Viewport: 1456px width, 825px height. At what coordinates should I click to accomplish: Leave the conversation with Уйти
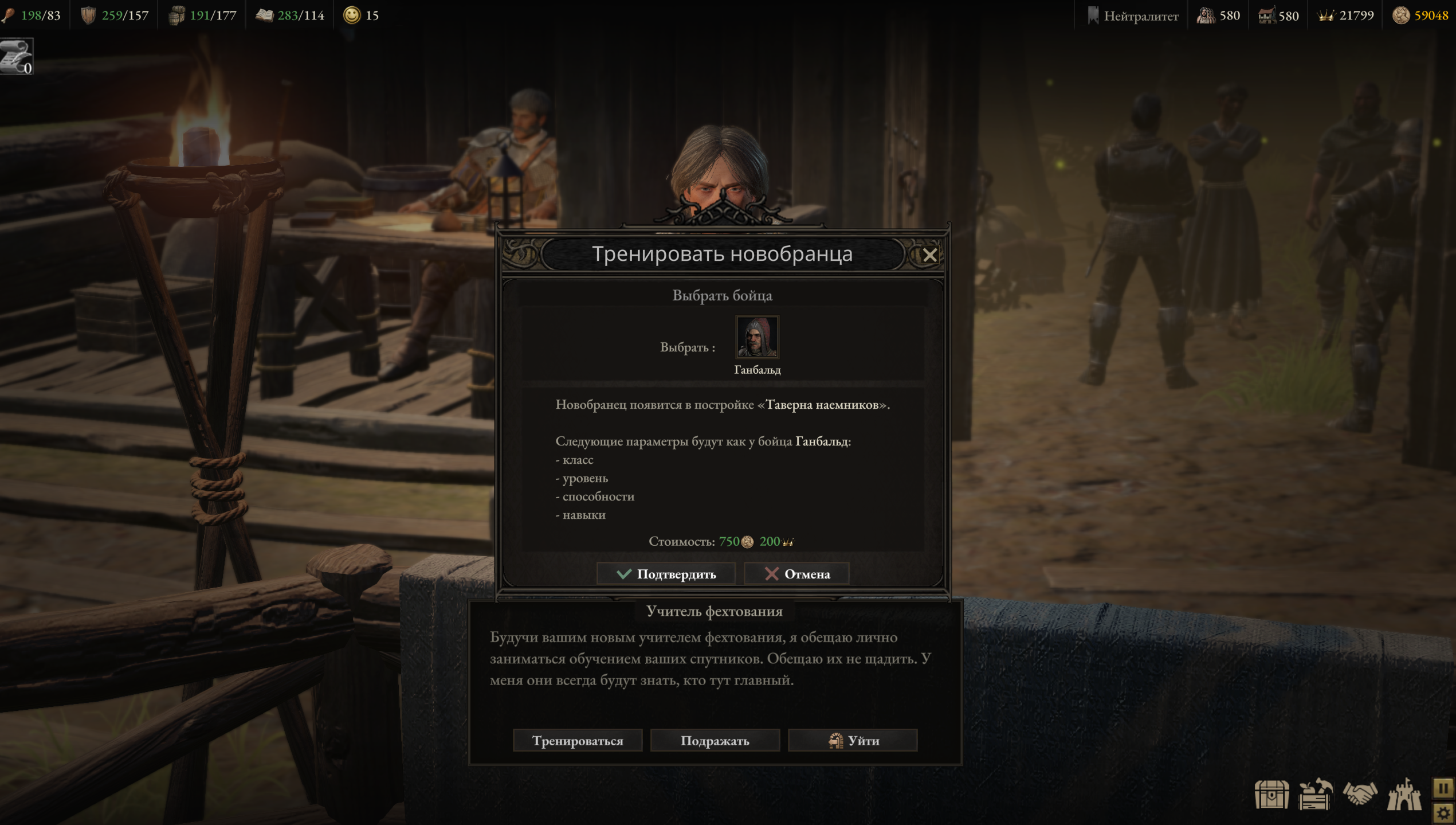(x=853, y=740)
